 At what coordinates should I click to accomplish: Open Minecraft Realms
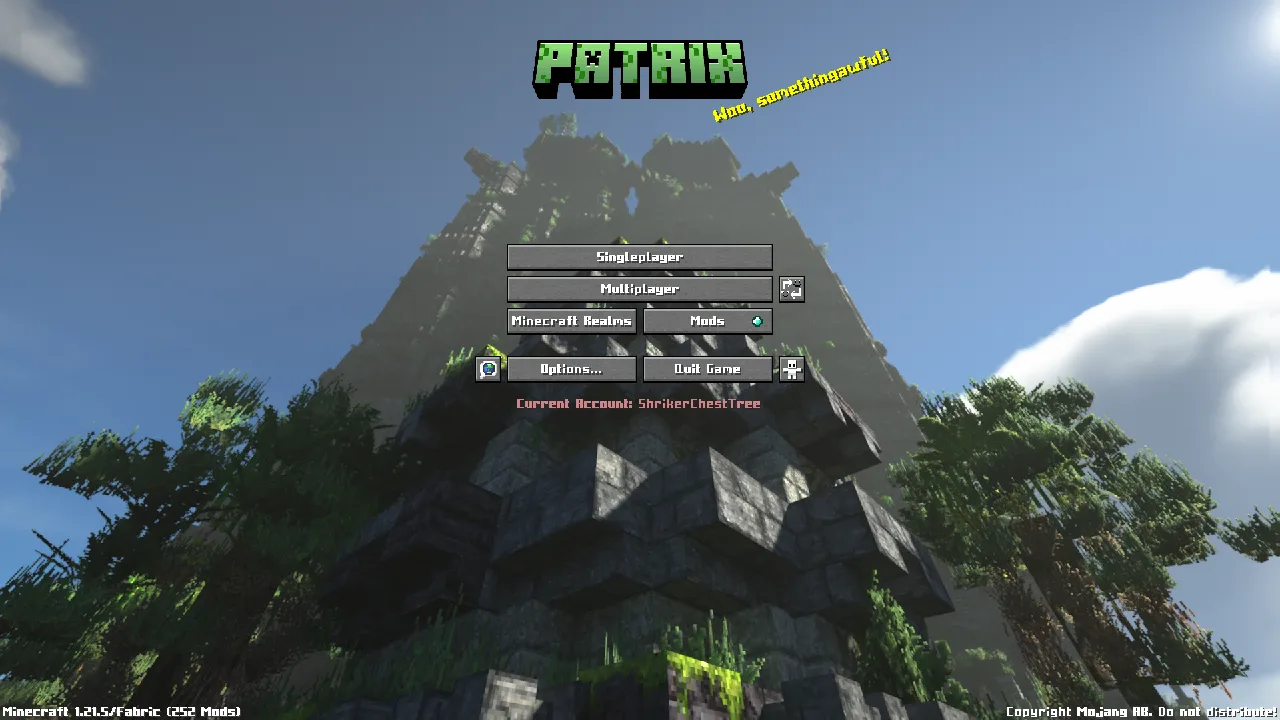[x=572, y=321]
